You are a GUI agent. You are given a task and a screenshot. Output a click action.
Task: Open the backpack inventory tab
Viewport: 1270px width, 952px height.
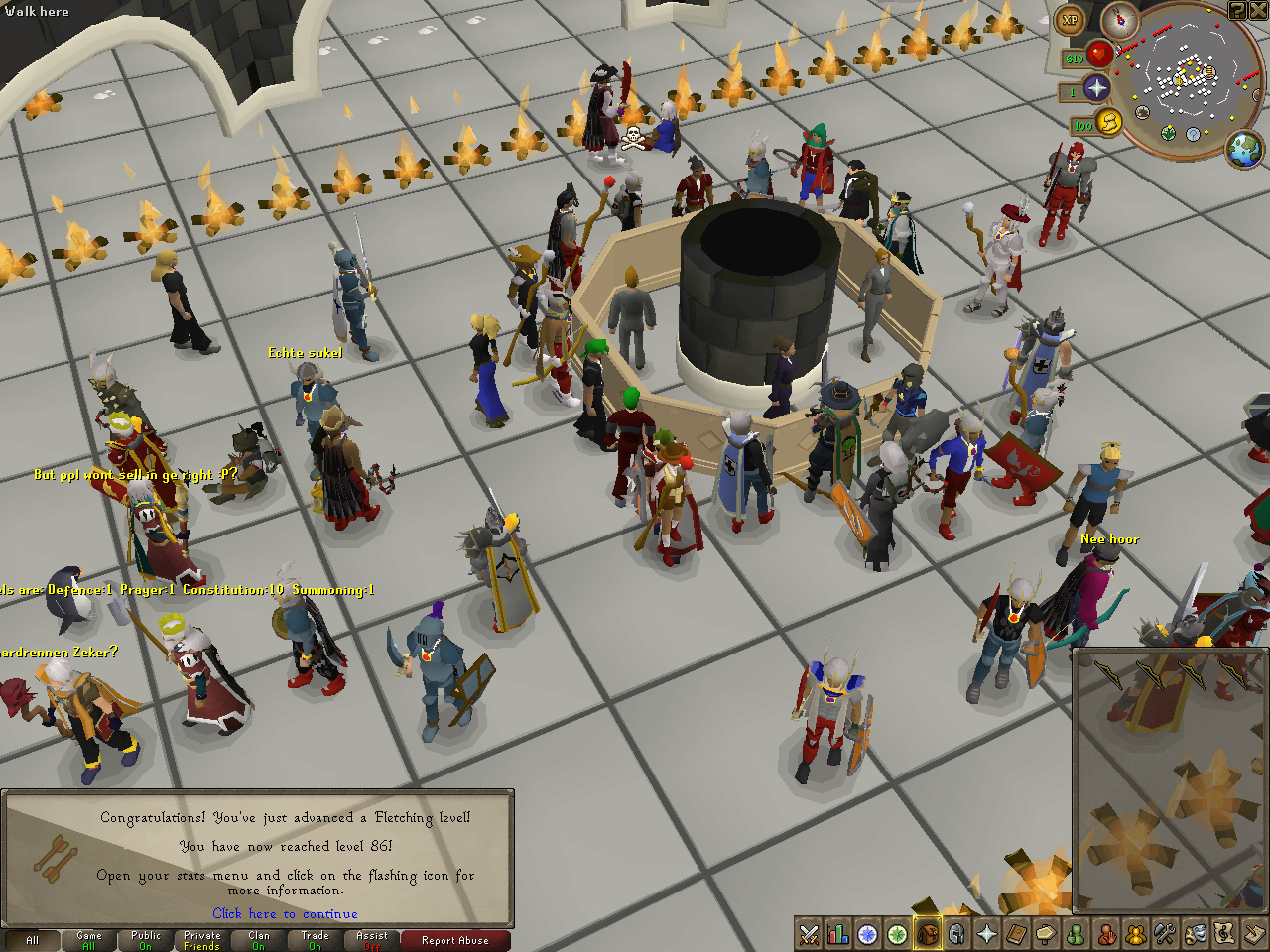(928, 934)
